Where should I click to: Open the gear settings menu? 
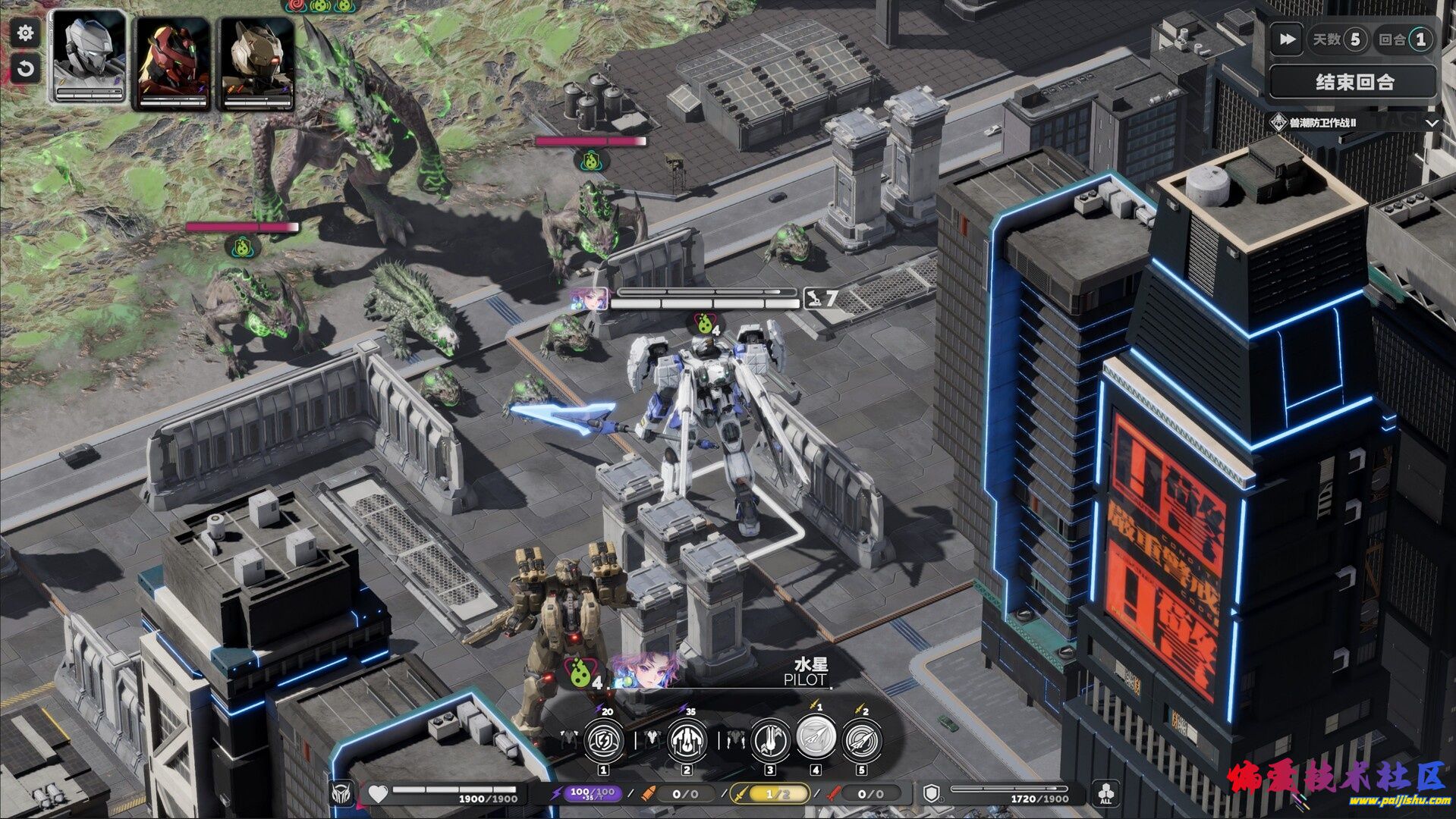point(25,33)
